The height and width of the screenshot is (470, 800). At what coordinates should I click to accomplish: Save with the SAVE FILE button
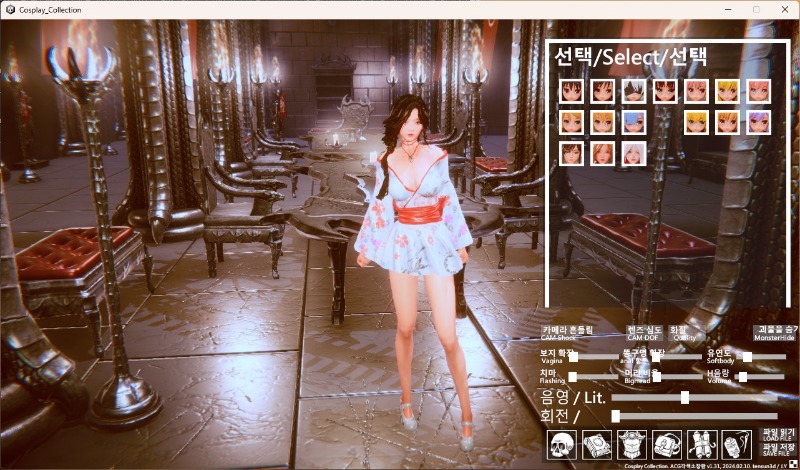click(x=776, y=451)
